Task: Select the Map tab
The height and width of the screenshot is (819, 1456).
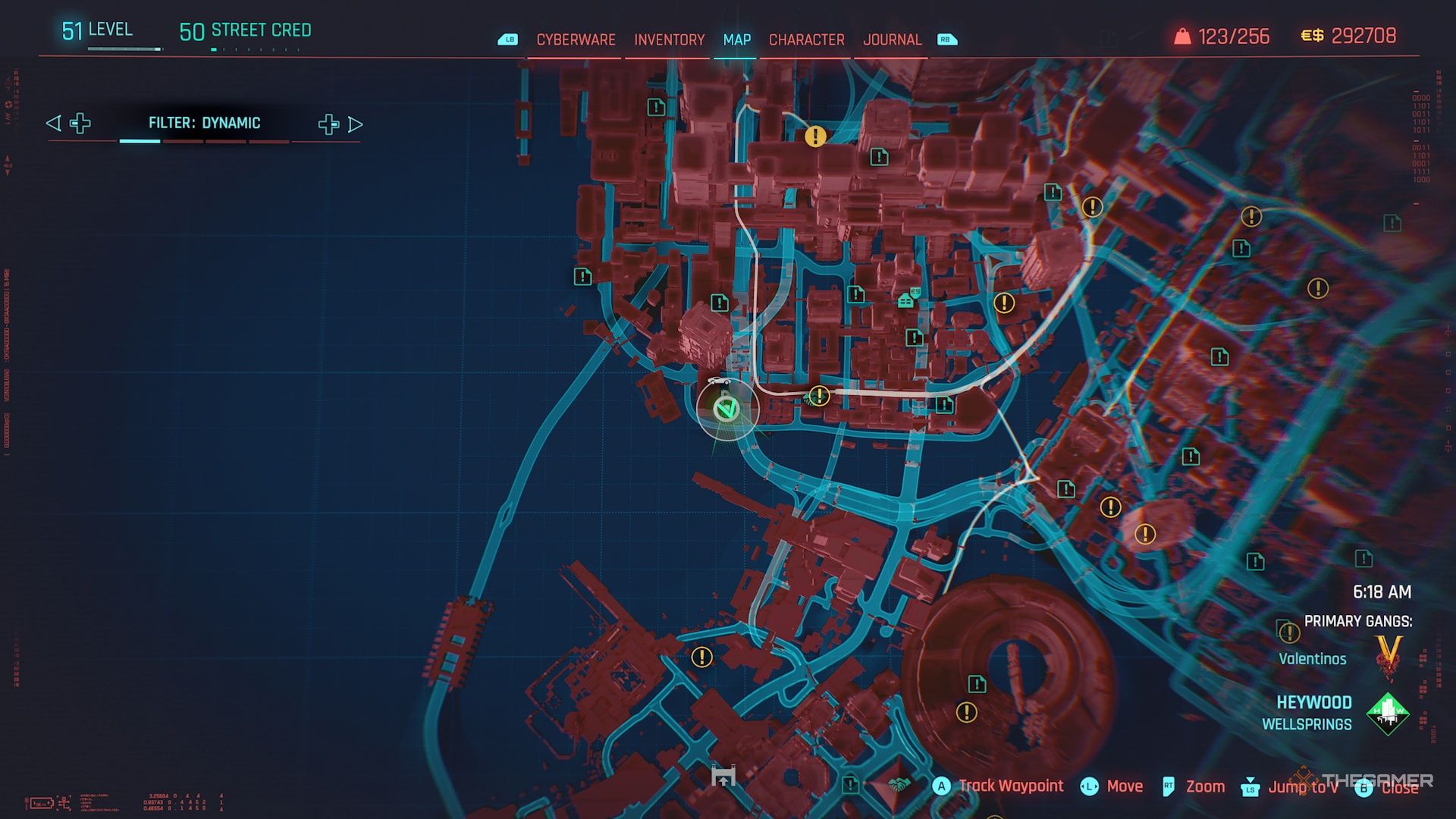Action: [736, 39]
